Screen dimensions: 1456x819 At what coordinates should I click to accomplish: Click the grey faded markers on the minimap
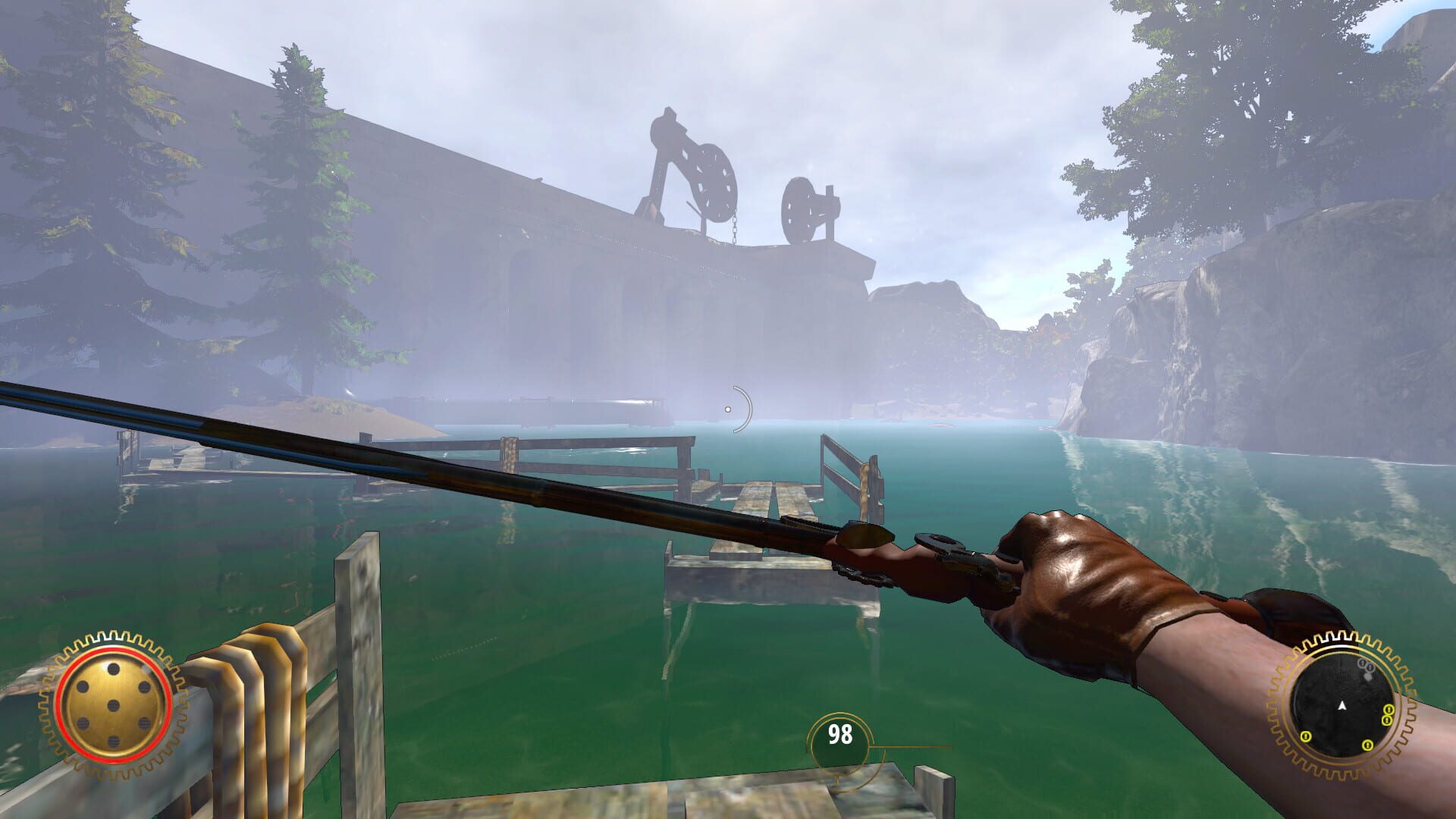pyautogui.click(x=1365, y=666)
